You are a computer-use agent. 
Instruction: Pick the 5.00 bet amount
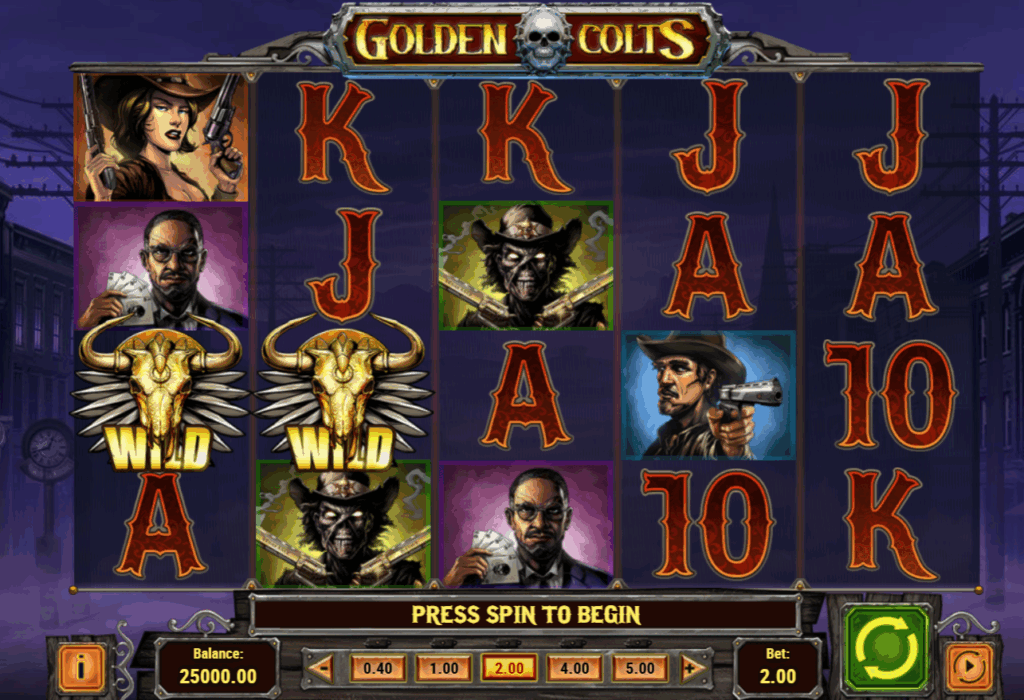point(640,667)
